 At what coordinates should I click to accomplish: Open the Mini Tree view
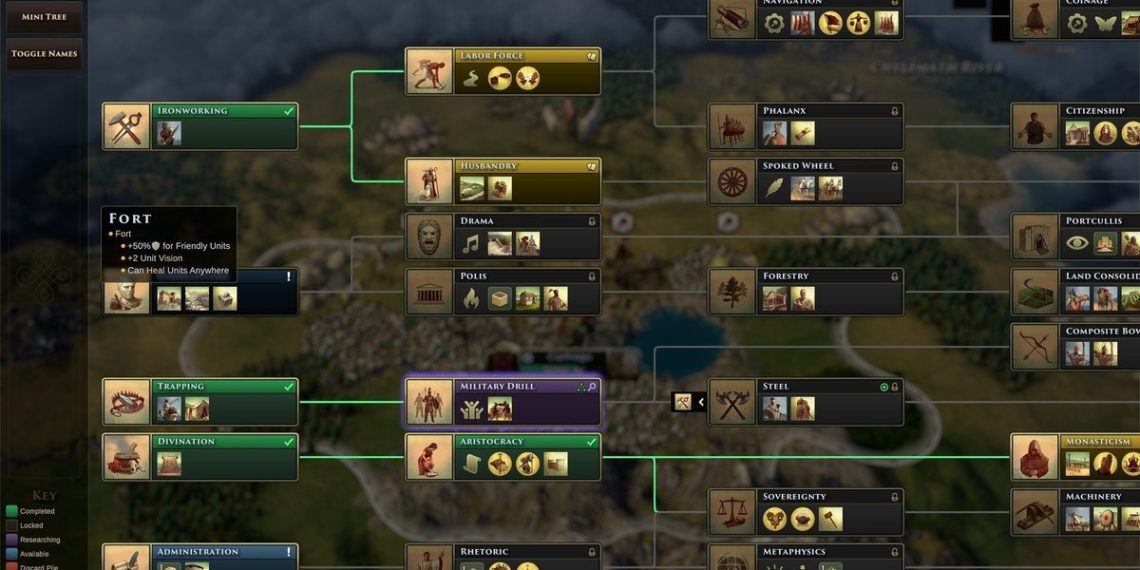(44, 17)
